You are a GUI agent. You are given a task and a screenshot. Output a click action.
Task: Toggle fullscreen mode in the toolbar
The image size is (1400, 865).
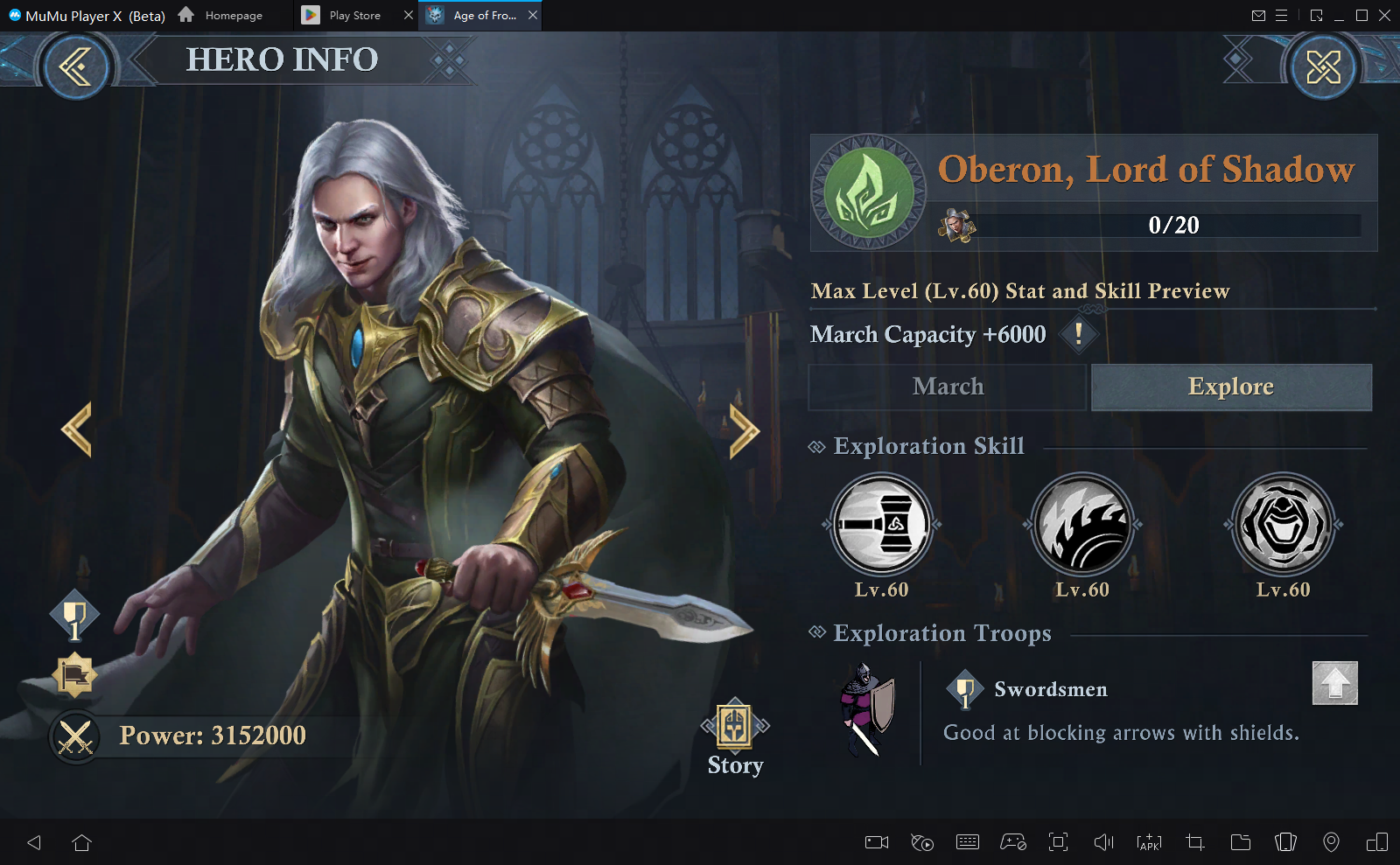coord(1058,842)
